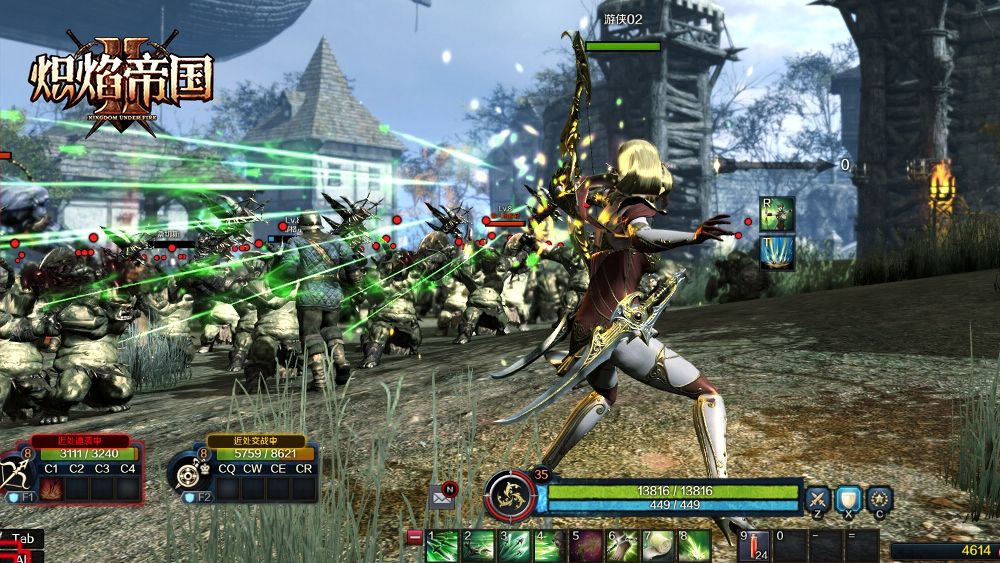Fire the multi-arrow skill in slot 3

[x=514, y=546]
